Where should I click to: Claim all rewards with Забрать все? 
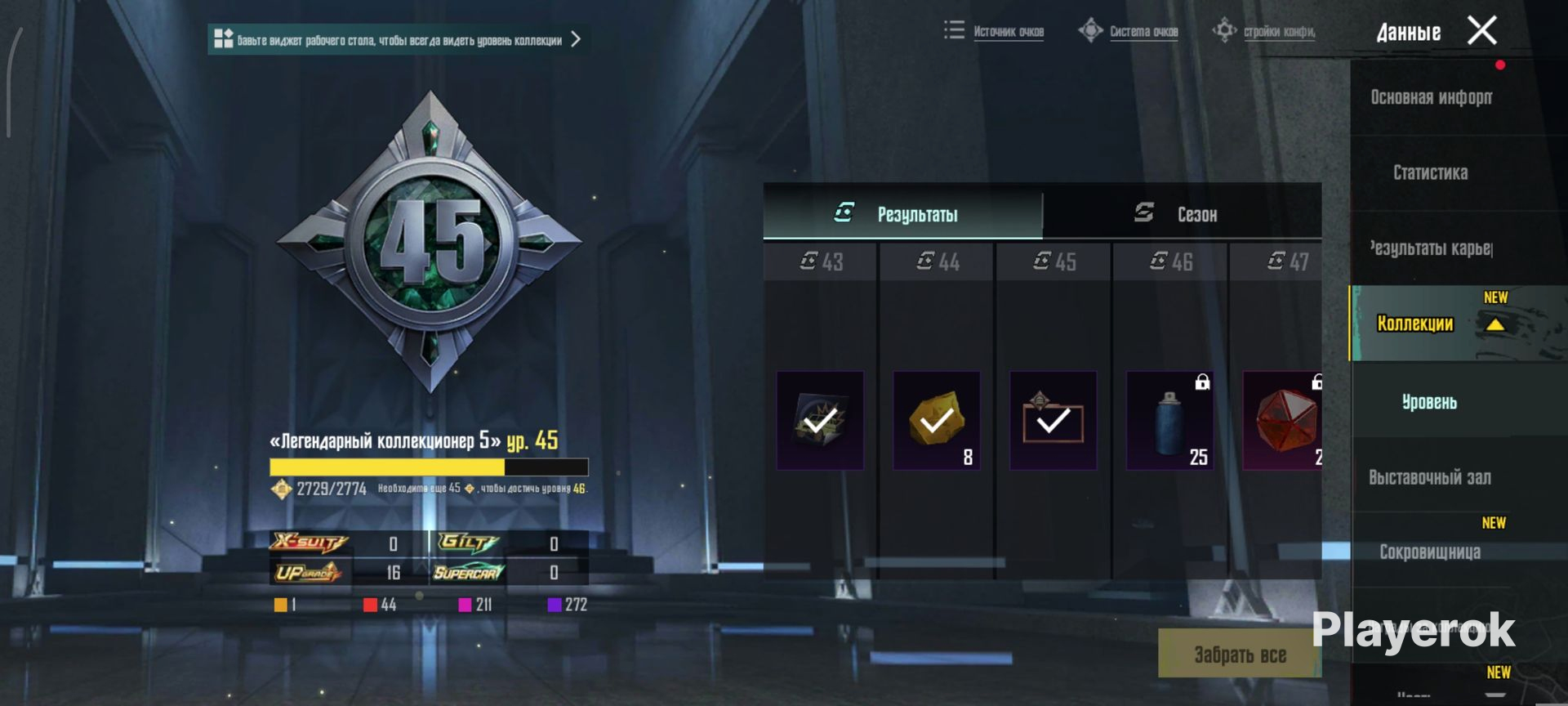coord(1239,654)
